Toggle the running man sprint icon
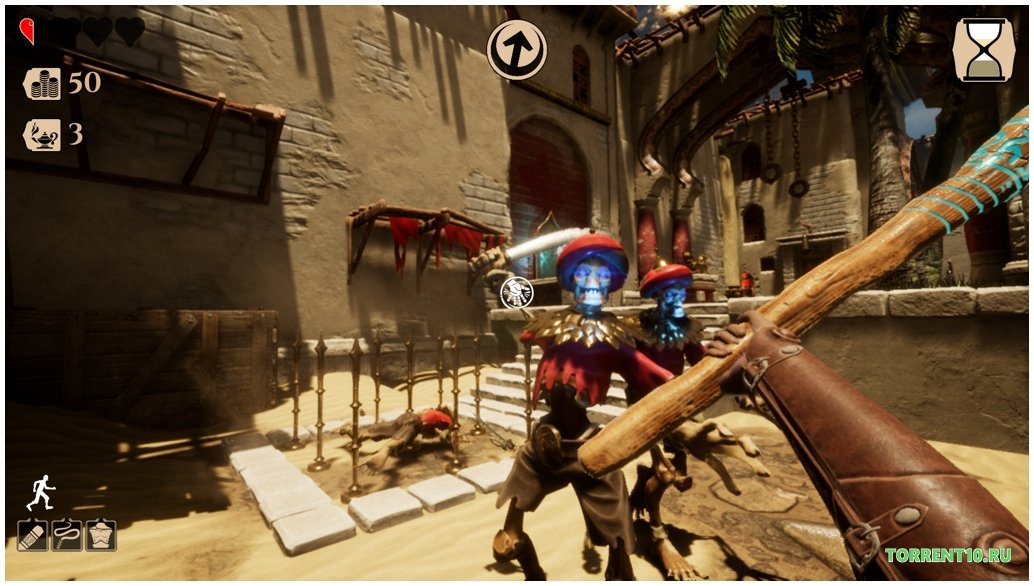 40,492
